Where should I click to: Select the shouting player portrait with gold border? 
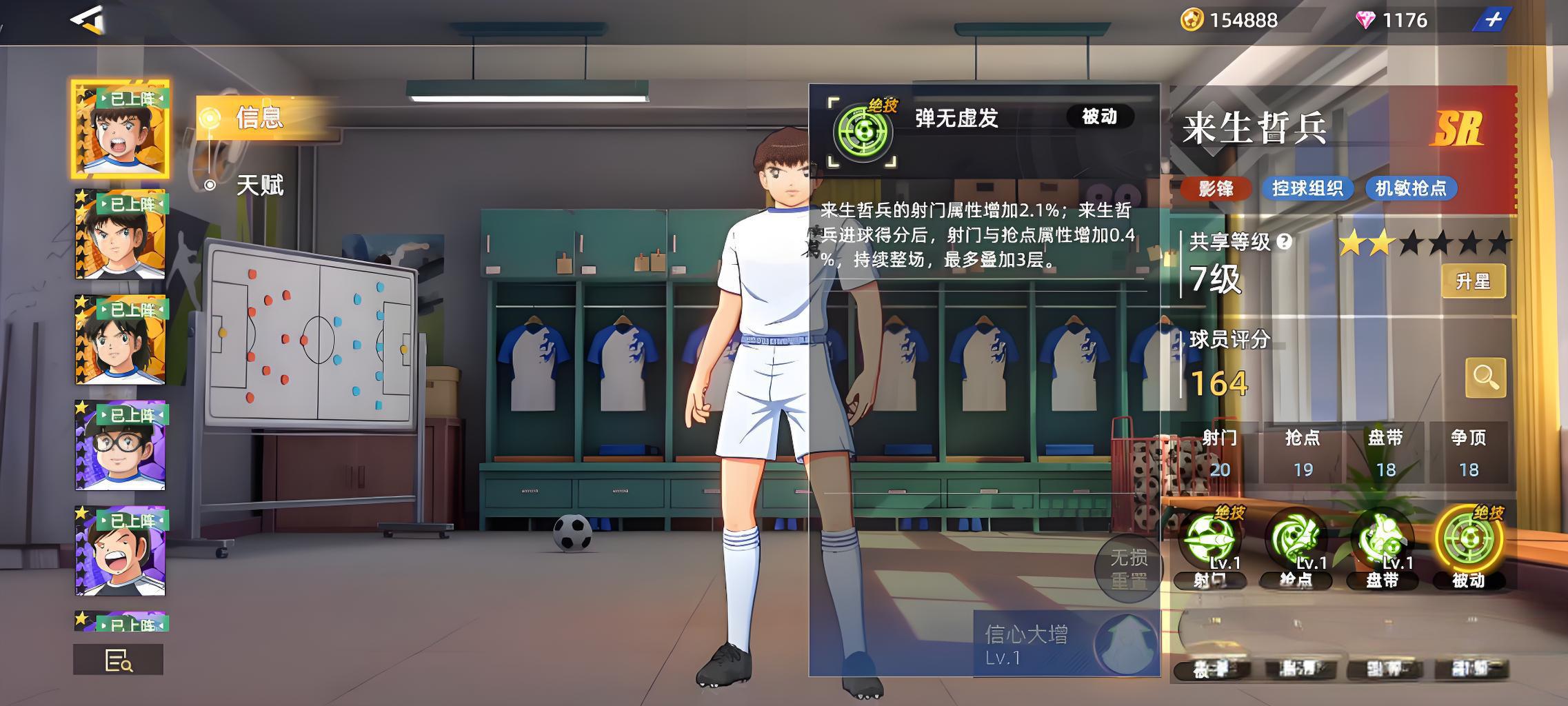(120, 129)
